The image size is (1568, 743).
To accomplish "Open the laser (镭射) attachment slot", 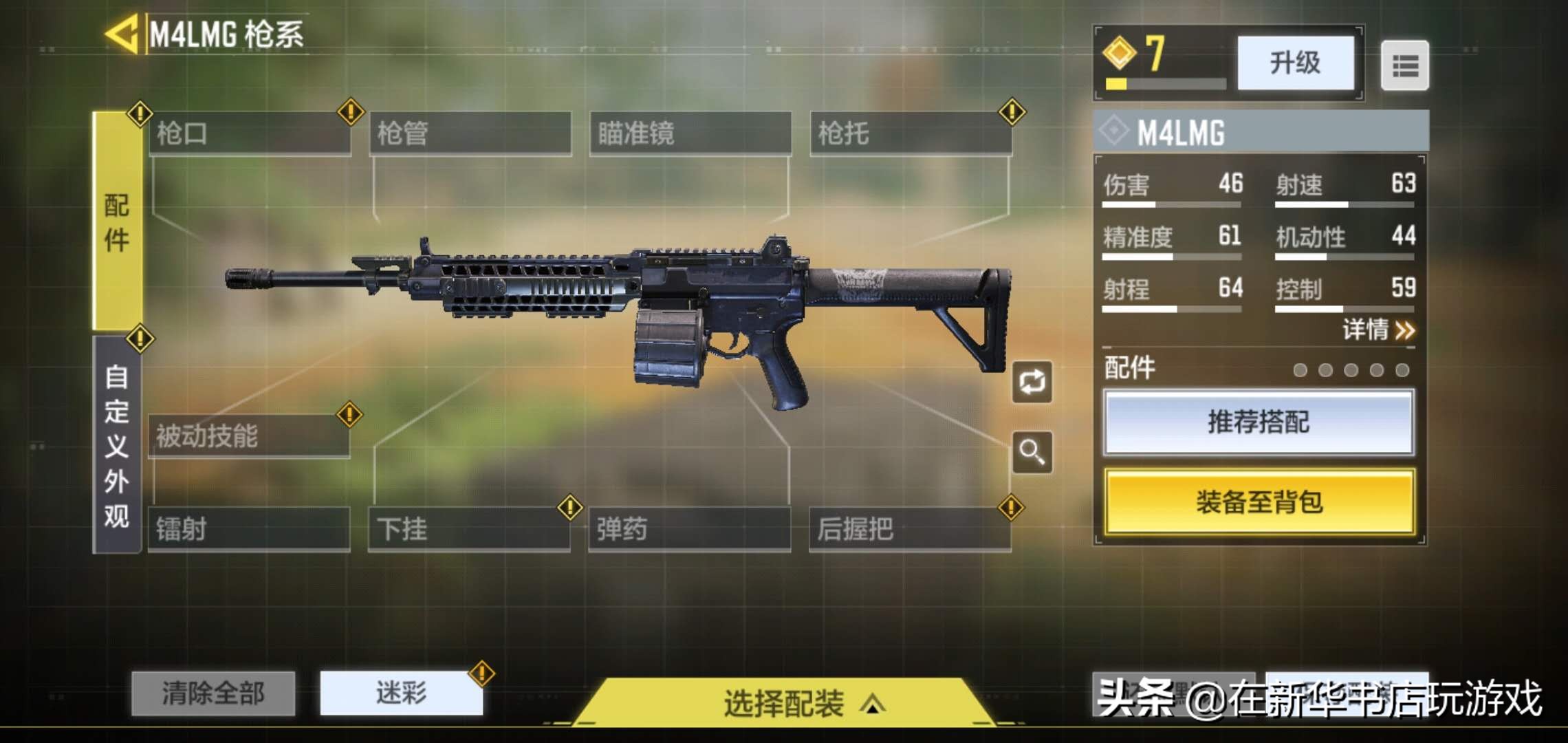I will 250,528.
